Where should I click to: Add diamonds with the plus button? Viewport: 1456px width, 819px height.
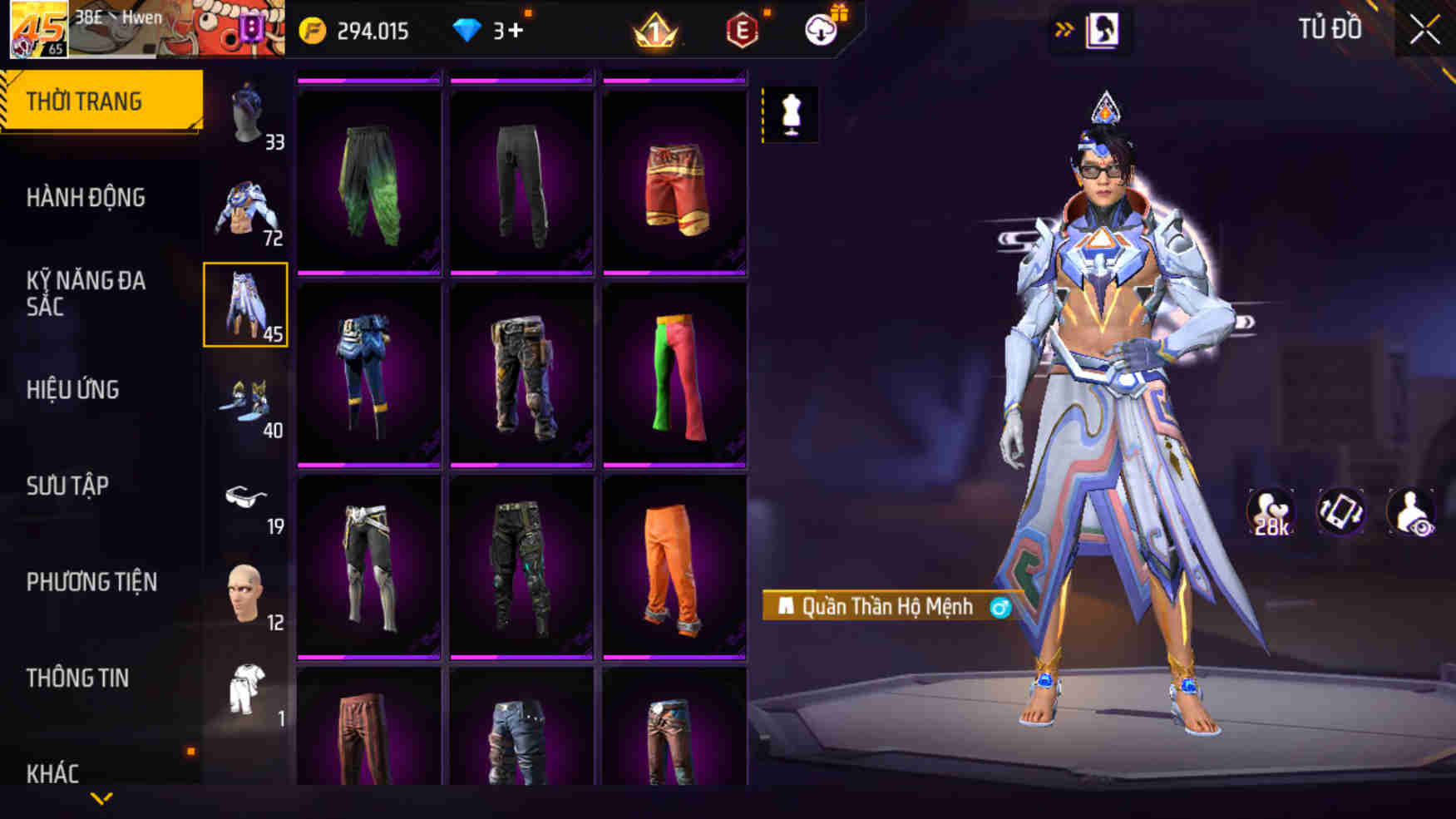[516, 31]
